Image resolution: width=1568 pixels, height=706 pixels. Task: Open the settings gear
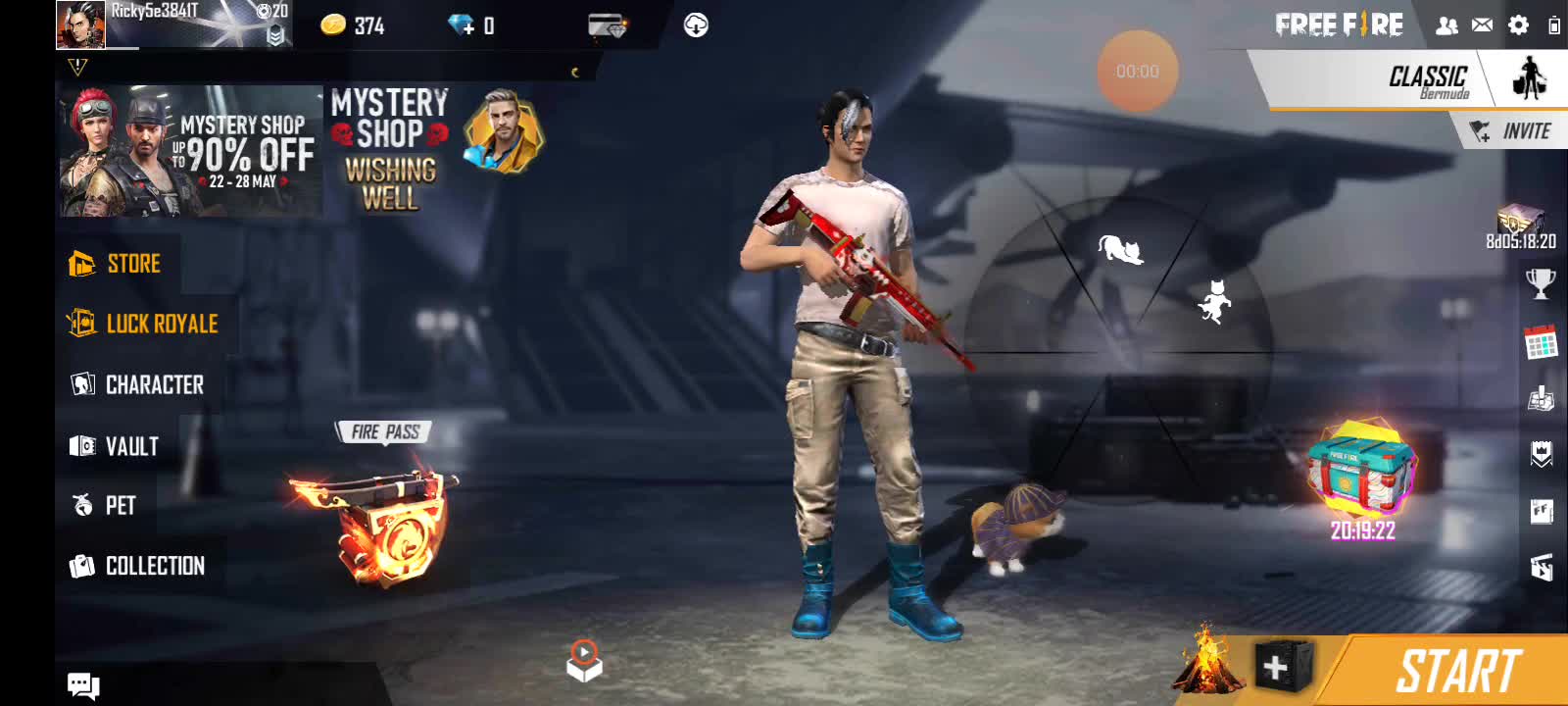tap(1518, 25)
